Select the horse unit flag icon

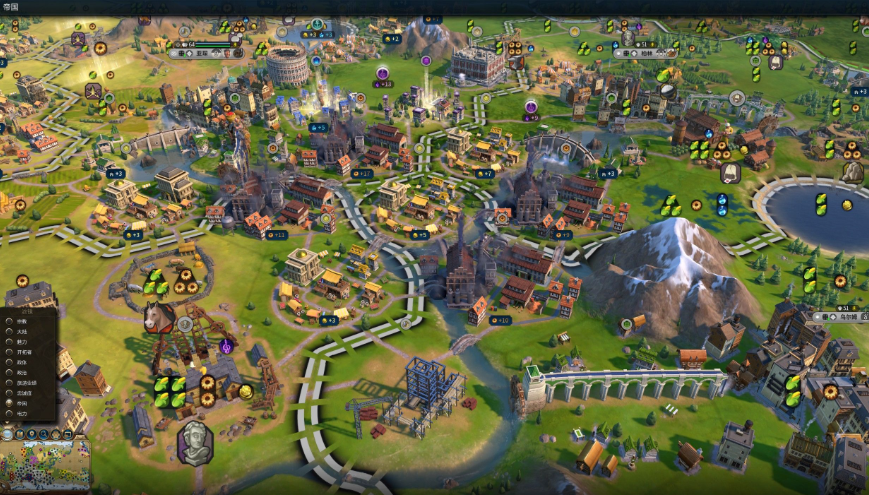tap(160, 318)
